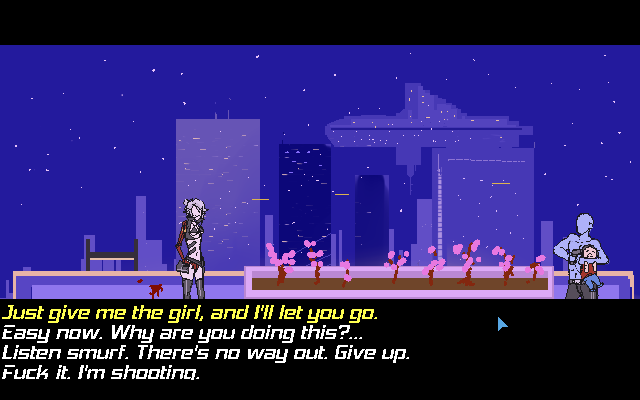Image resolution: width=640 pixels, height=400 pixels.
Task: Choose the "I'm shooting" dialogue option
Action: (x=100, y=373)
